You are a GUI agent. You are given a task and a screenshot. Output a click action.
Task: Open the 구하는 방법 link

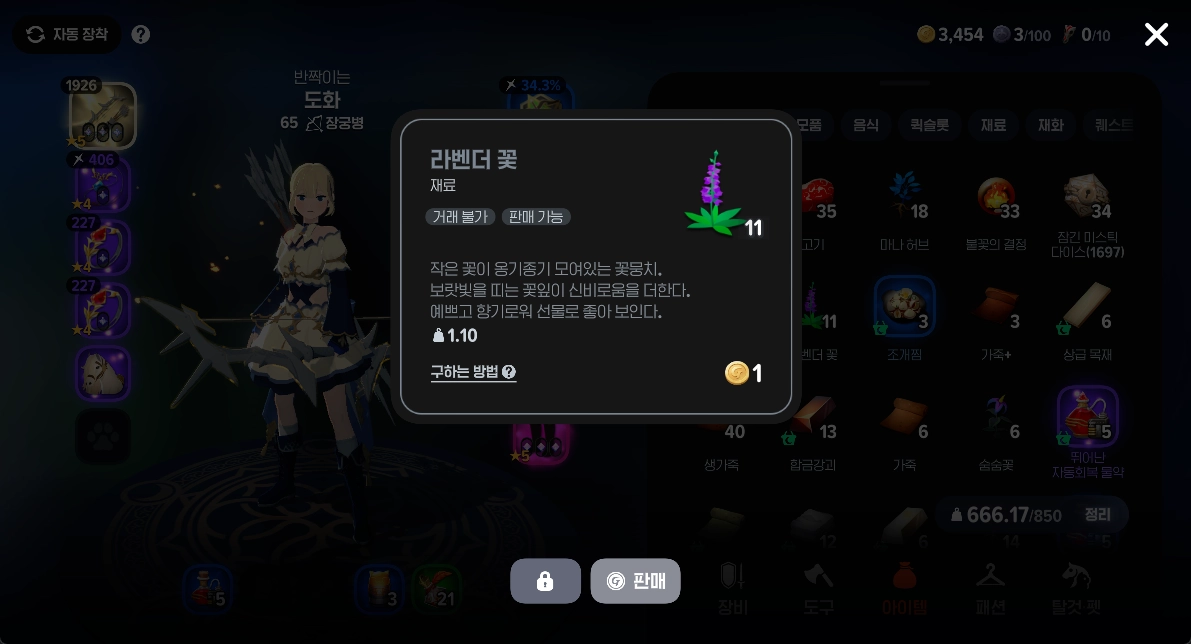473,372
